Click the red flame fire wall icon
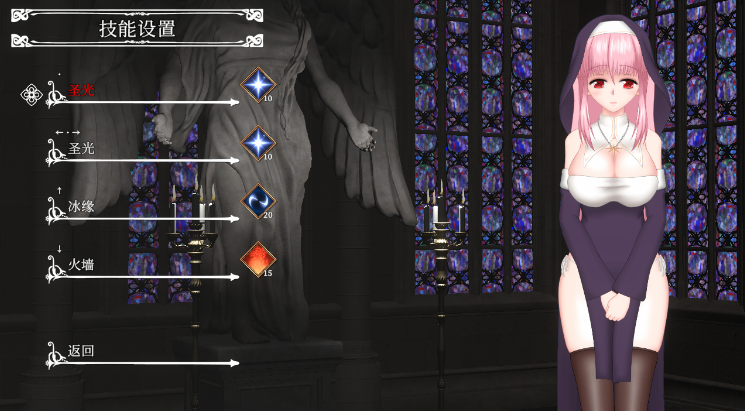This screenshot has width=745, height=411. [x=257, y=260]
